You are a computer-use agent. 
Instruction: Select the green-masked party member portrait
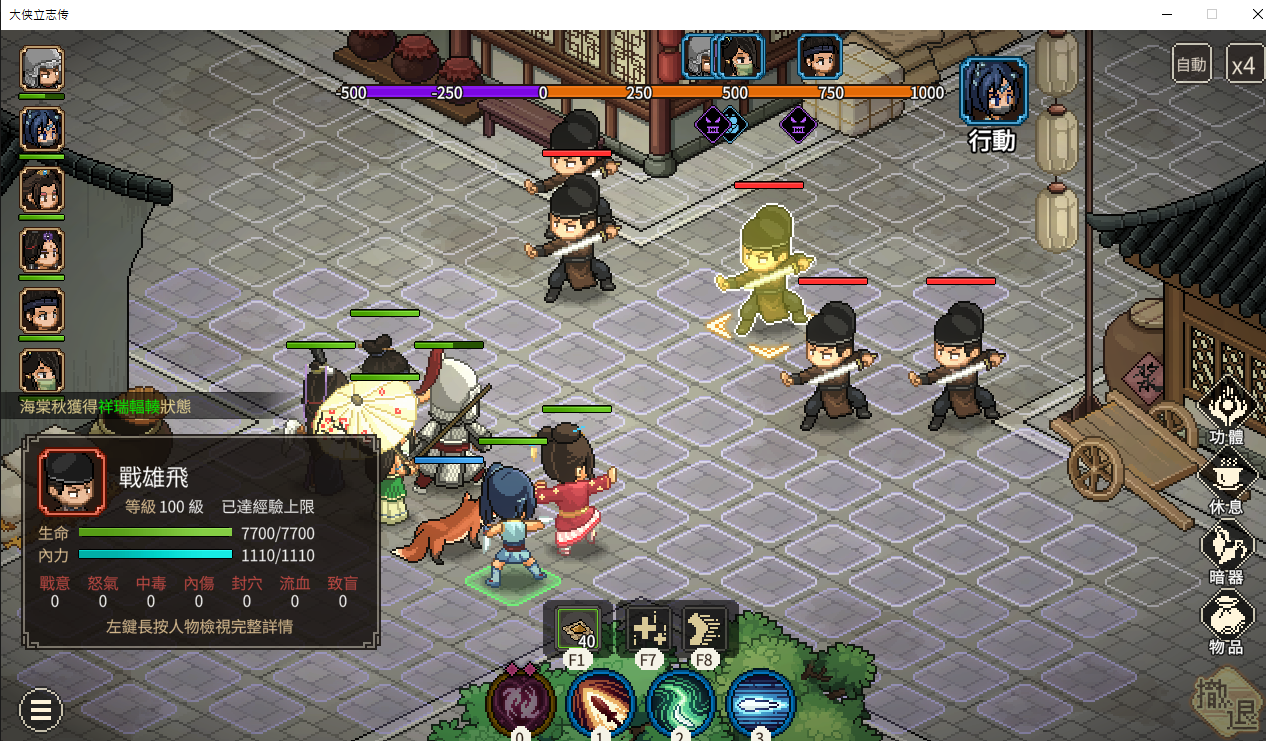click(42, 370)
